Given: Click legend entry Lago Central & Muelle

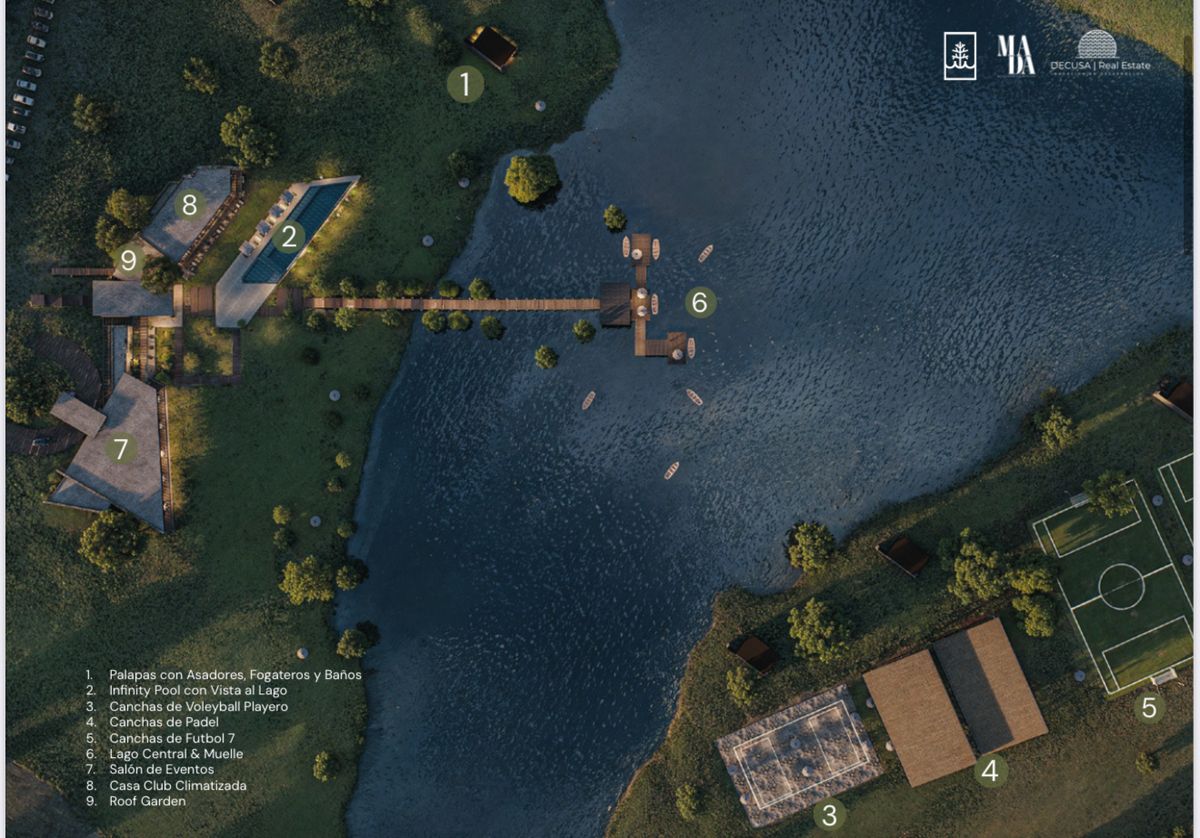Looking at the screenshot, I should point(176,754).
